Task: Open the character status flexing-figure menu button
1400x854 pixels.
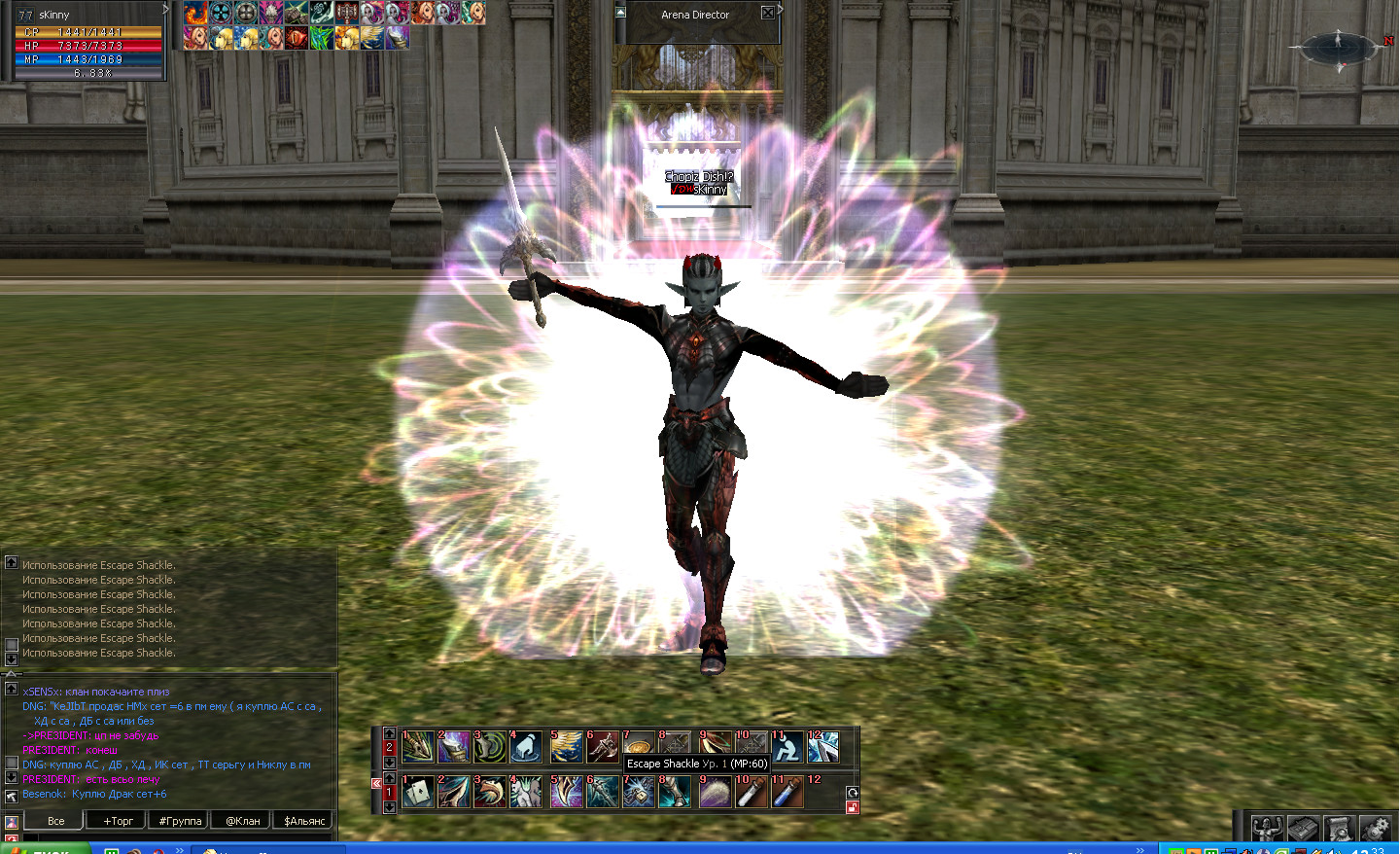Action: pyautogui.click(x=1266, y=828)
